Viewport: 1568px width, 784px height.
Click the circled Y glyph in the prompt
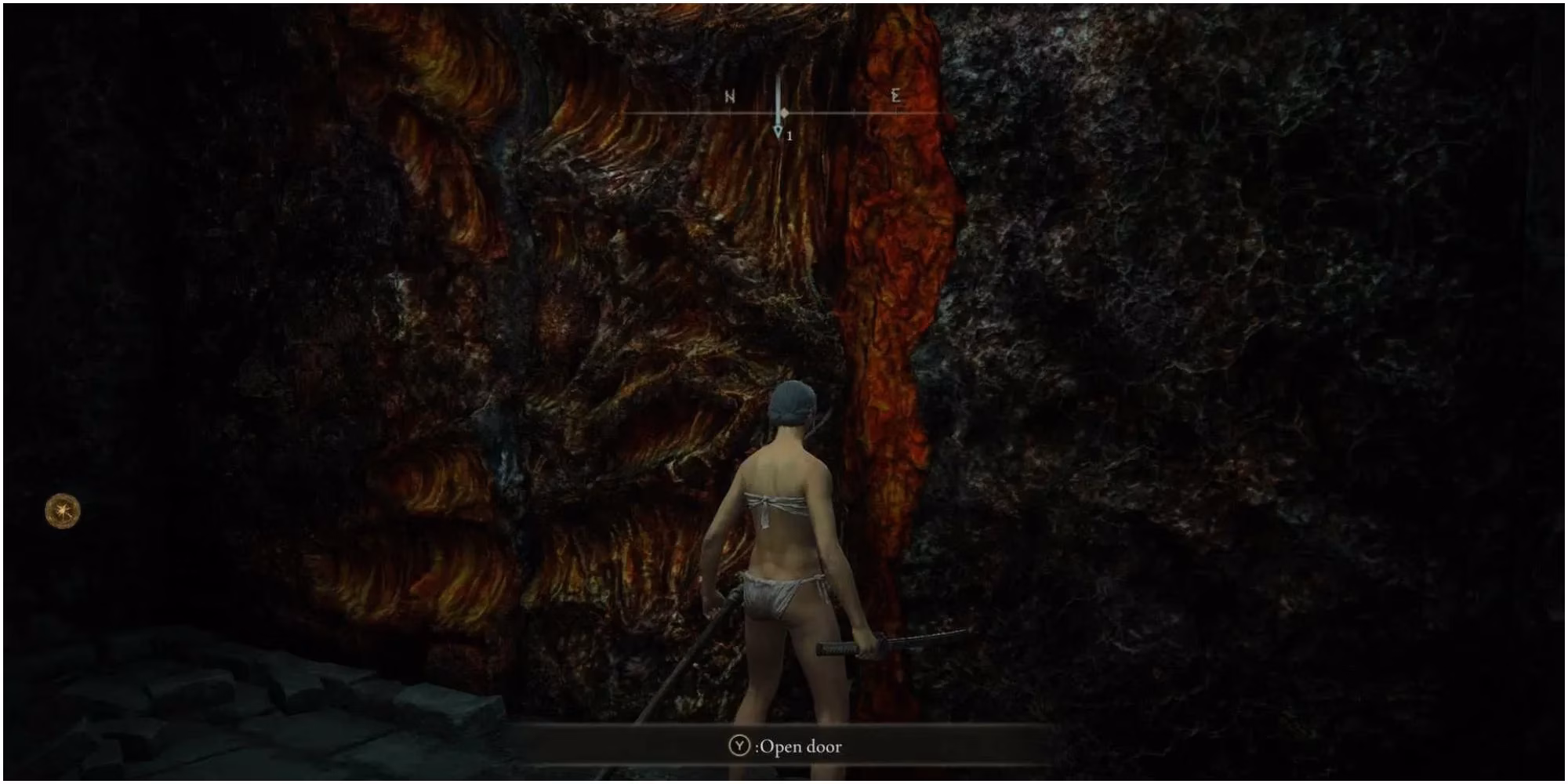tap(740, 745)
